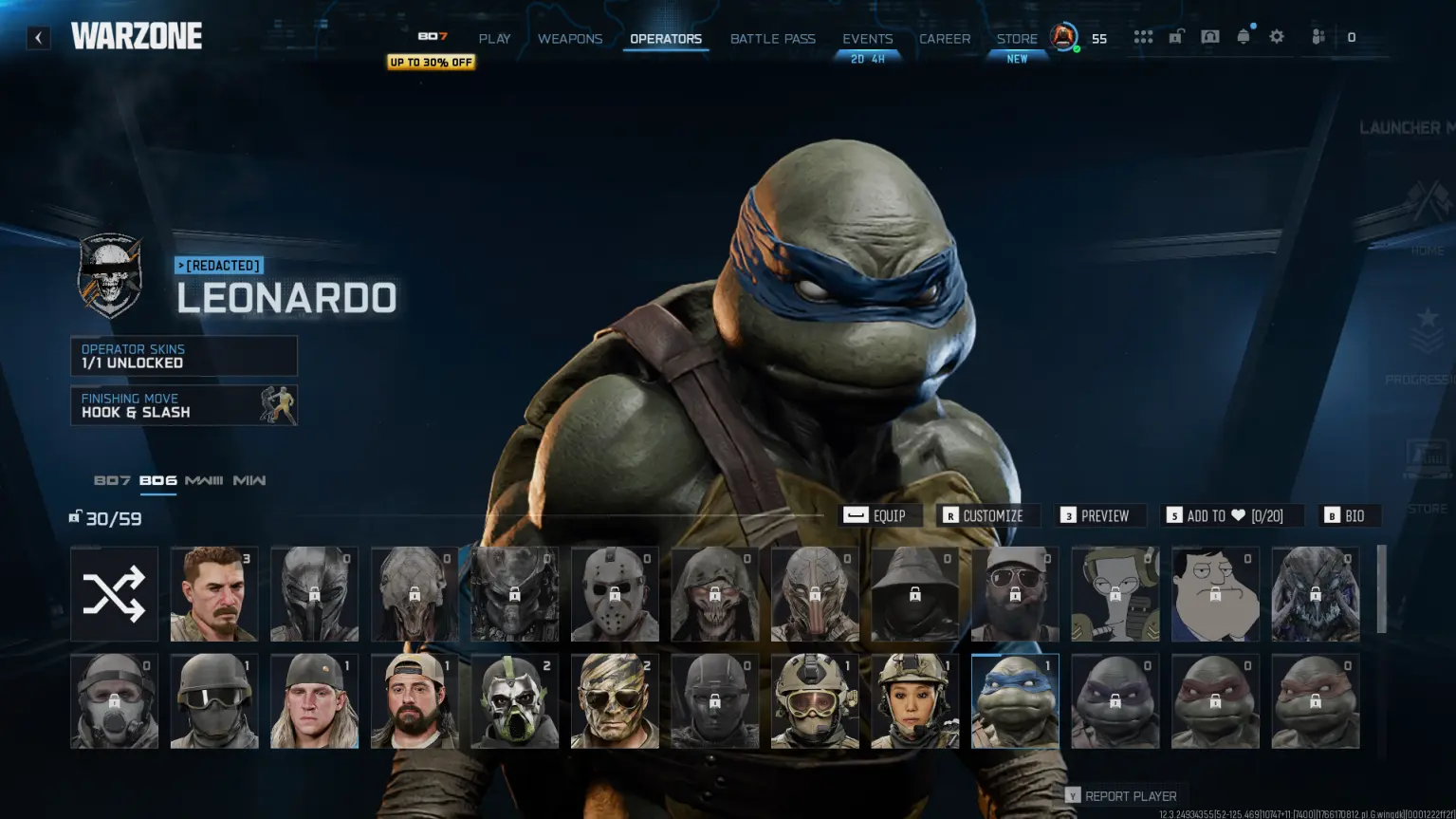Expand the Finishing Move Hook & Slash panel
Image resolution: width=1456 pixels, height=819 pixels.
tap(183, 405)
